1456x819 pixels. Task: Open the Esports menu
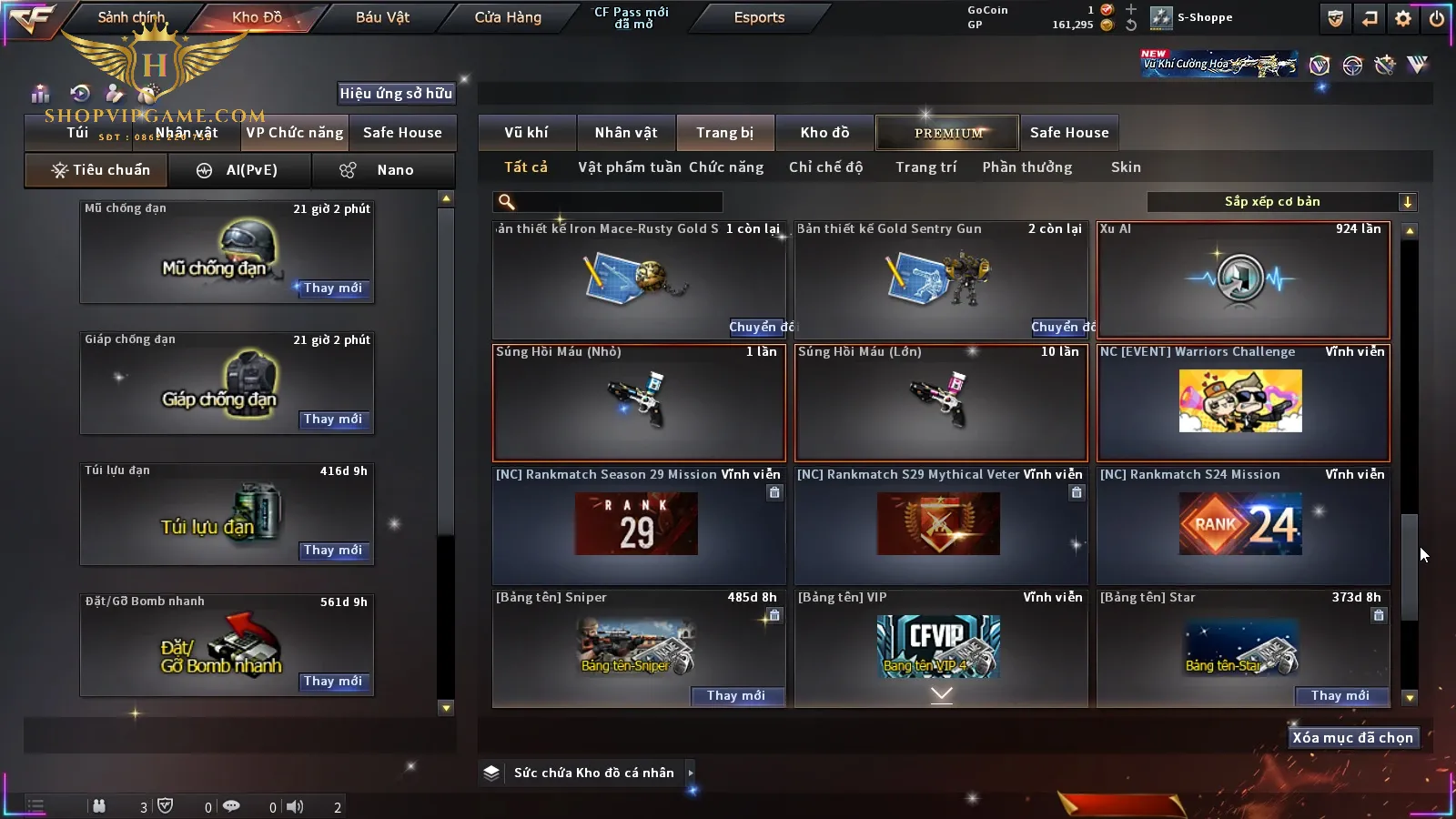pos(759,17)
